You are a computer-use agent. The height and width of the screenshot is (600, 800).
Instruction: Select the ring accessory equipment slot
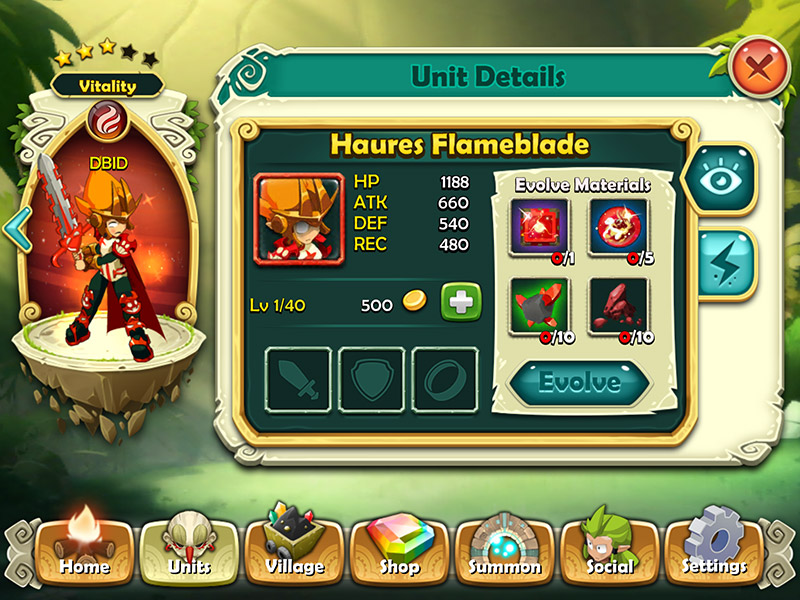[x=445, y=380]
